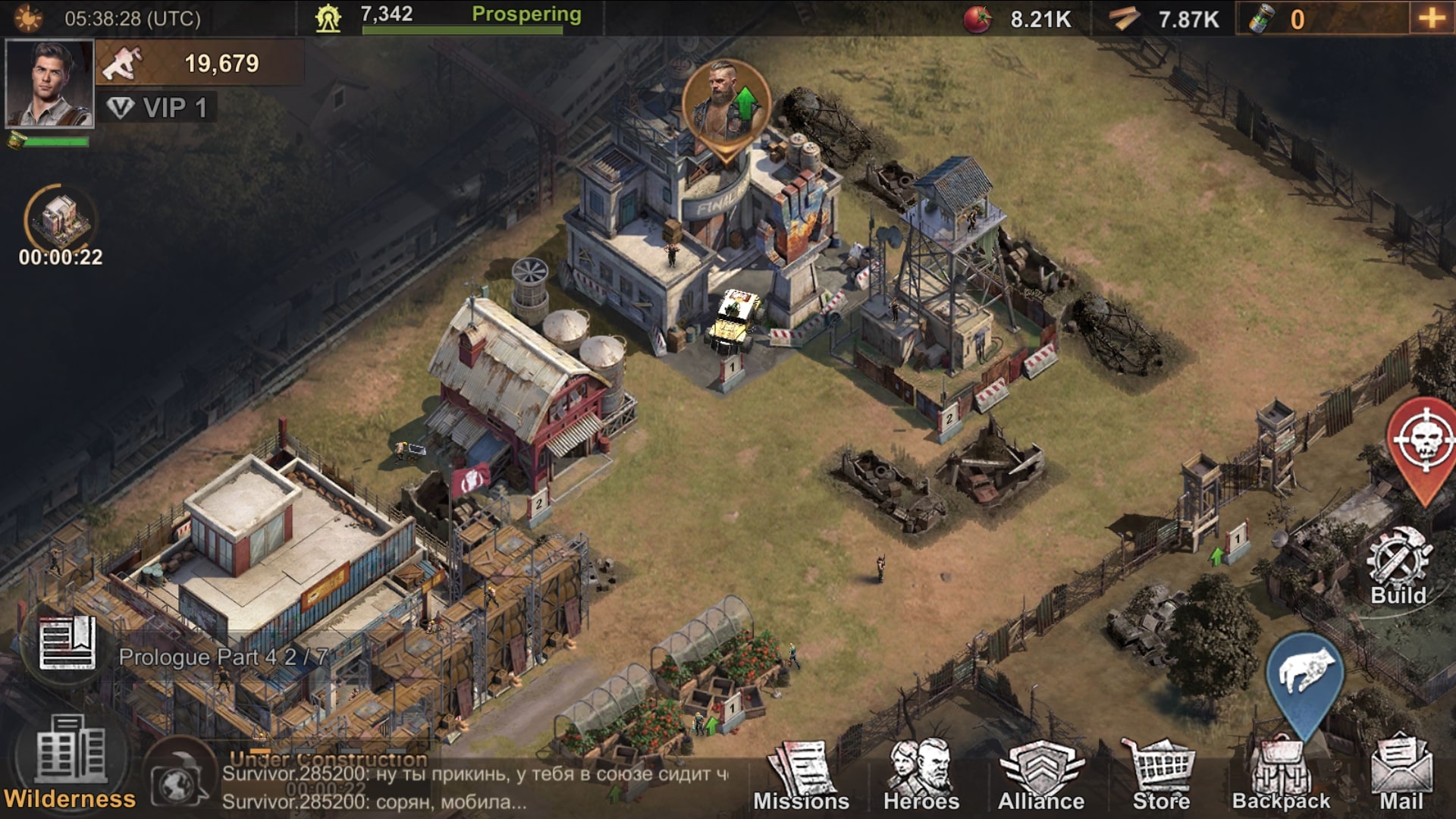Viewport: 1456px width, 819px height.
Task: Open the player profile portrait
Action: (49, 83)
